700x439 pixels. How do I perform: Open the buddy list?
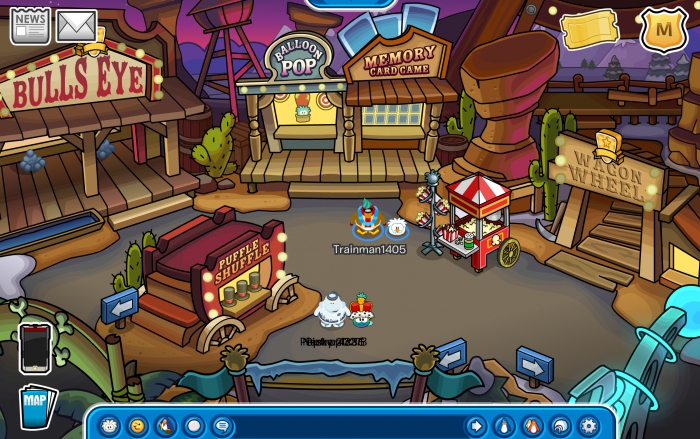click(x=533, y=425)
